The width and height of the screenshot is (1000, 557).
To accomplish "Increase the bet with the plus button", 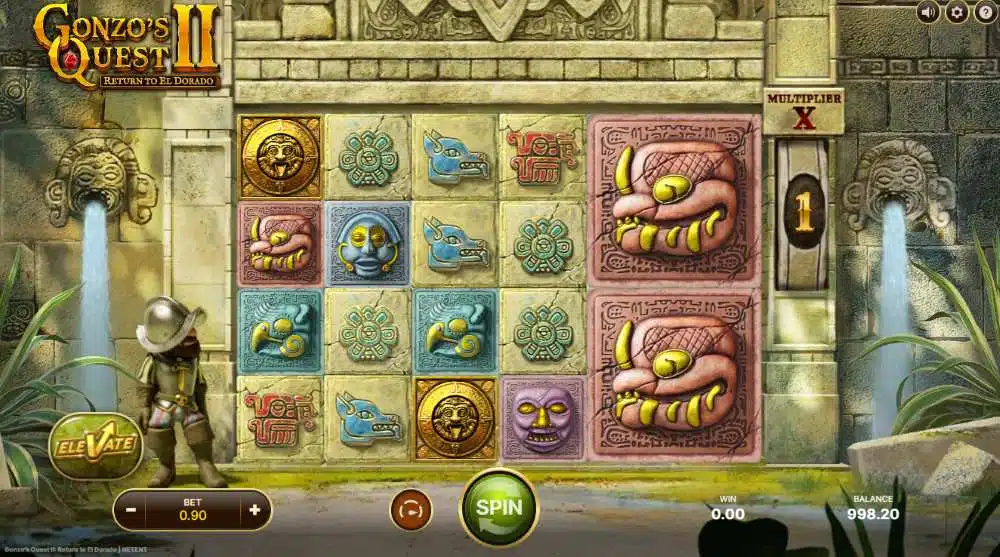I will click(255, 510).
